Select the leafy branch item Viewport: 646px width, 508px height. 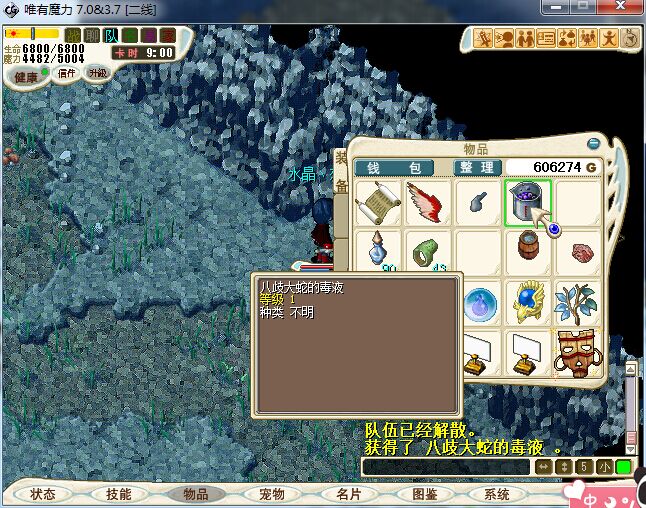(577, 302)
